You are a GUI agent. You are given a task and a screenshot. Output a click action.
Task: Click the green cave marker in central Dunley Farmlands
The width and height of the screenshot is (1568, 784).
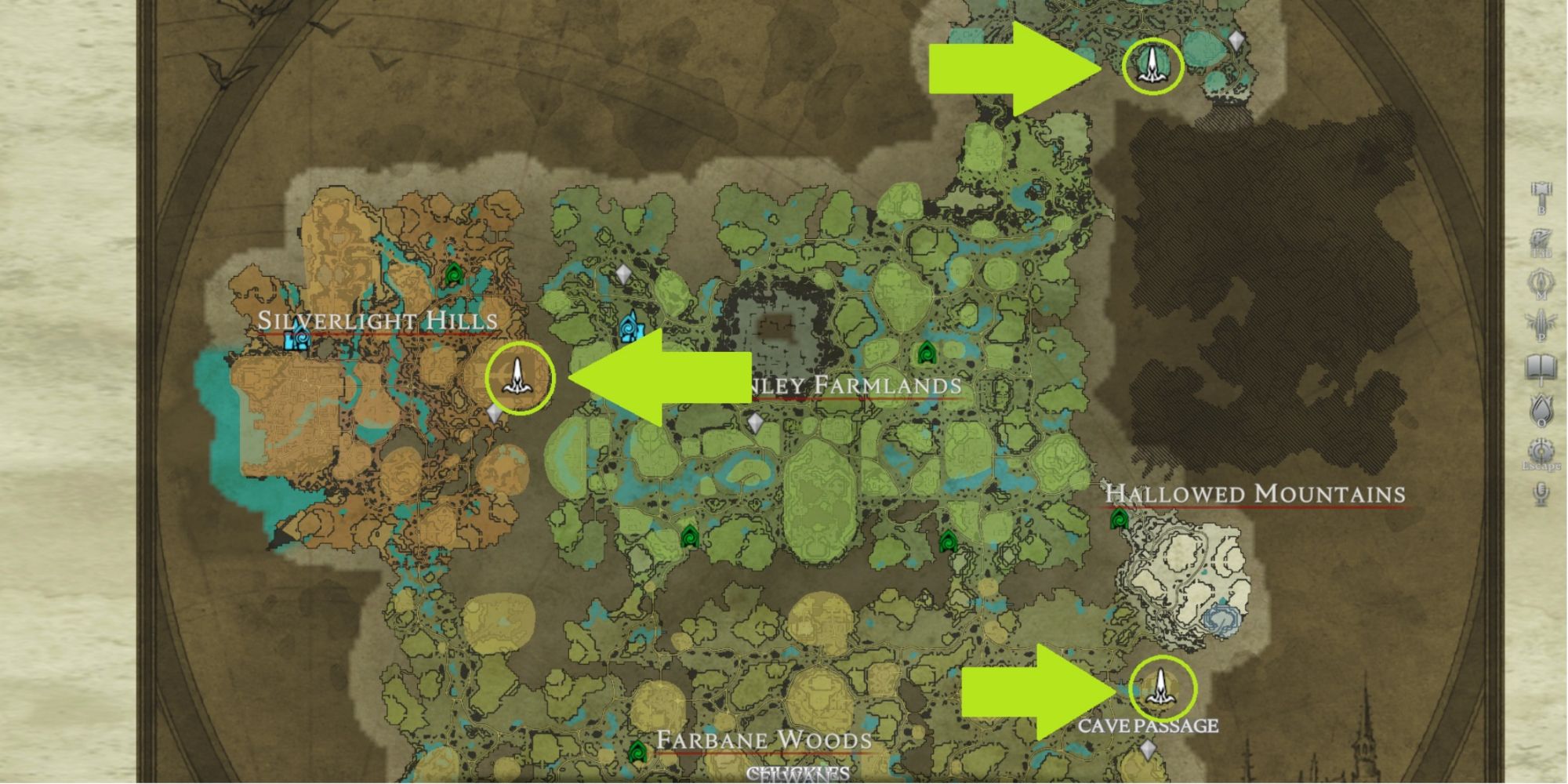[x=927, y=353]
